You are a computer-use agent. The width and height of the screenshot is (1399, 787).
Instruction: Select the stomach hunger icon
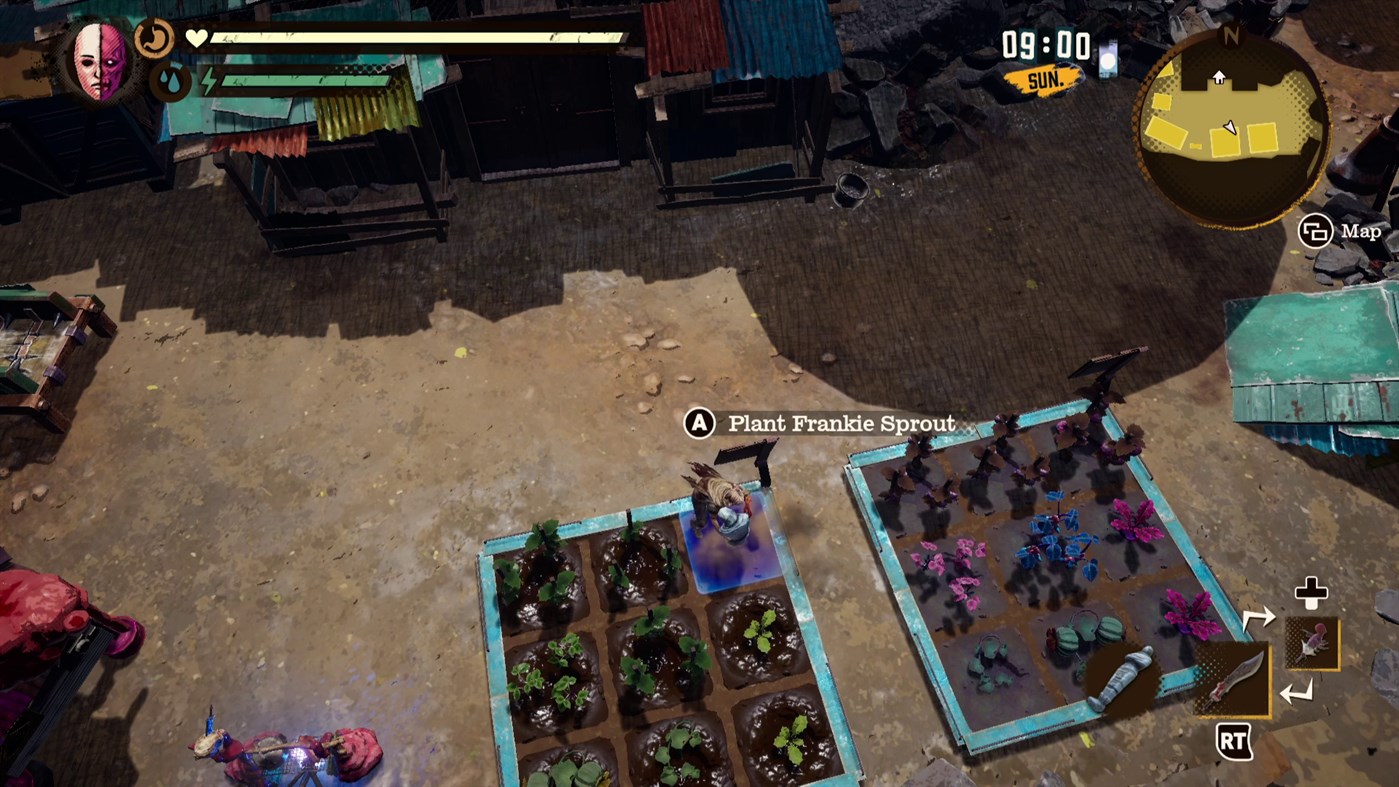(154, 37)
